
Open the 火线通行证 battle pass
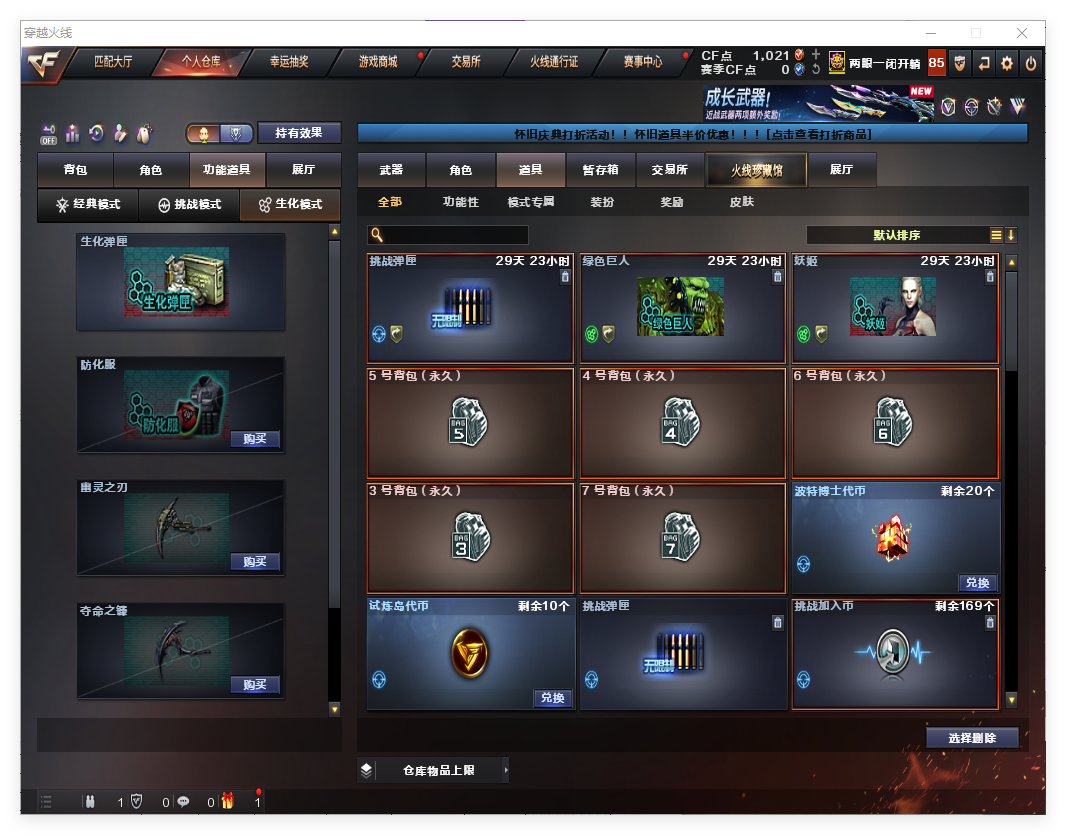click(x=554, y=62)
